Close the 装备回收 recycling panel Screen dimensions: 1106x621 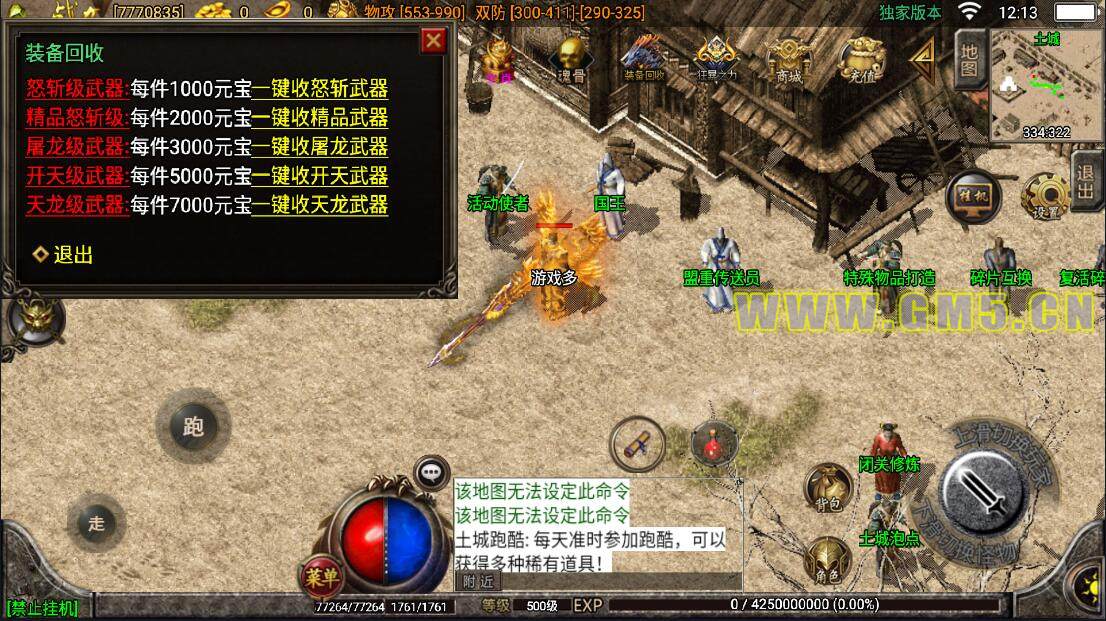pos(433,41)
